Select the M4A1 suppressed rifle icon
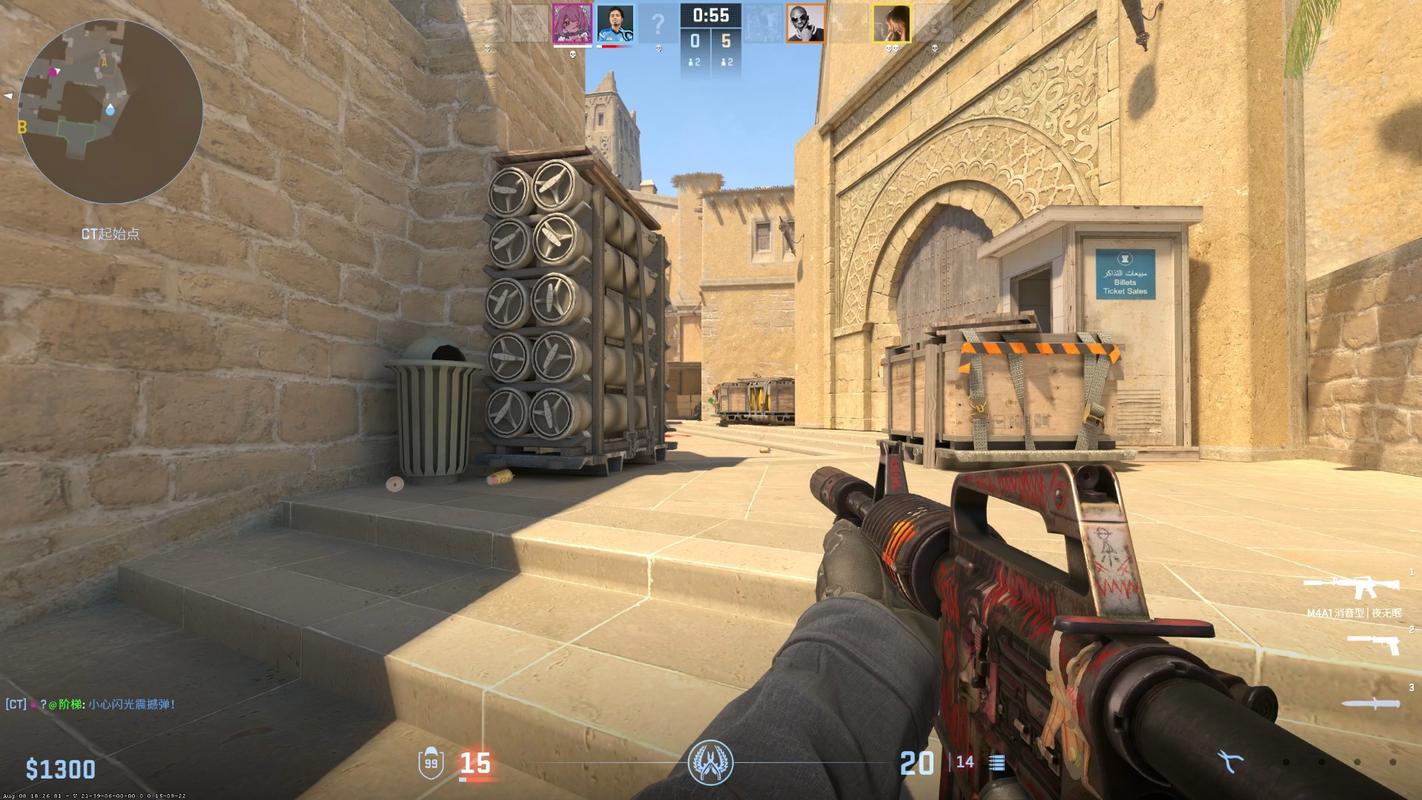The height and width of the screenshot is (800, 1422). pos(1350,586)
